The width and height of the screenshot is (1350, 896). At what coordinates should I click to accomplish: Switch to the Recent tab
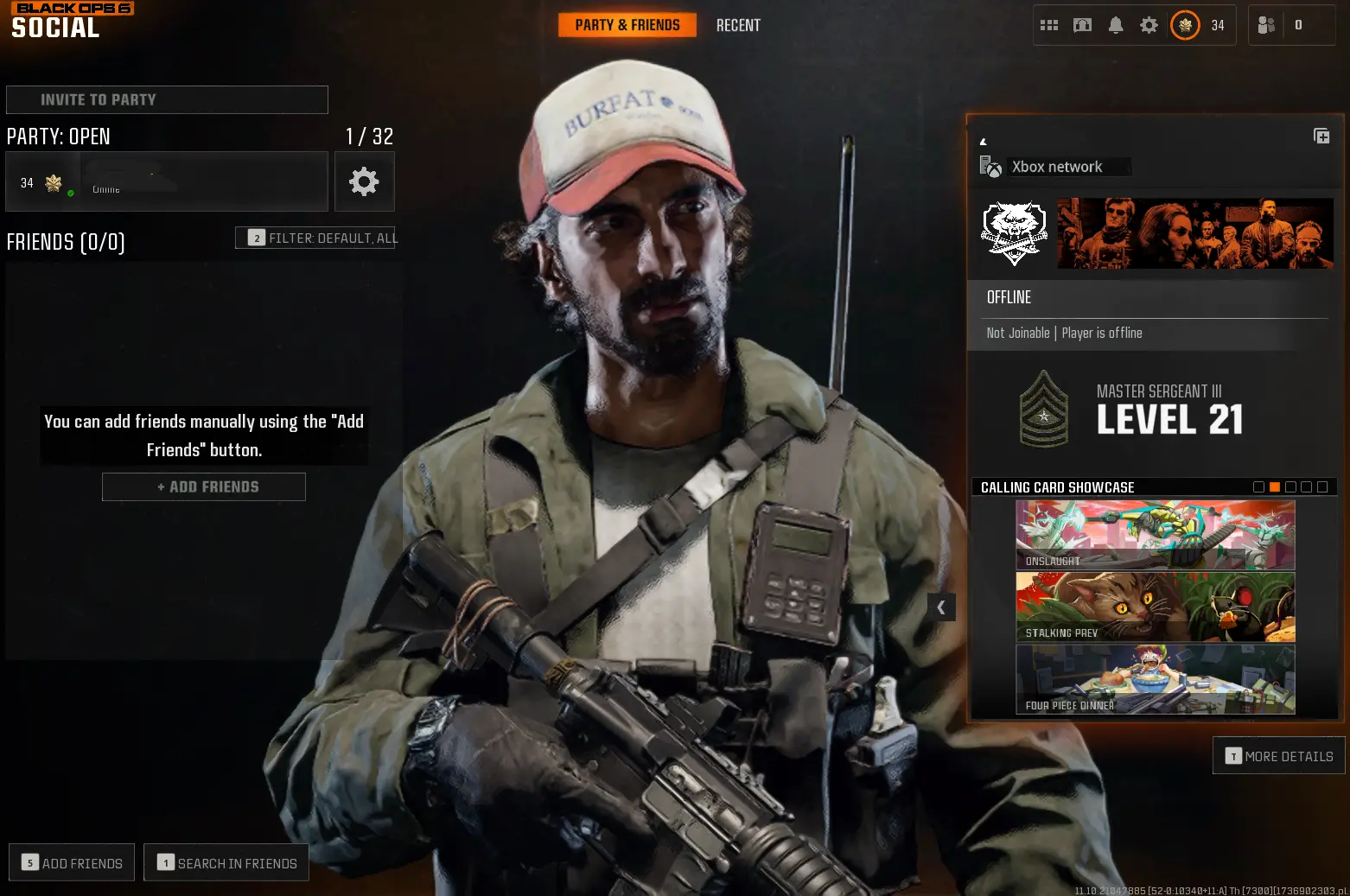(738, 25)
